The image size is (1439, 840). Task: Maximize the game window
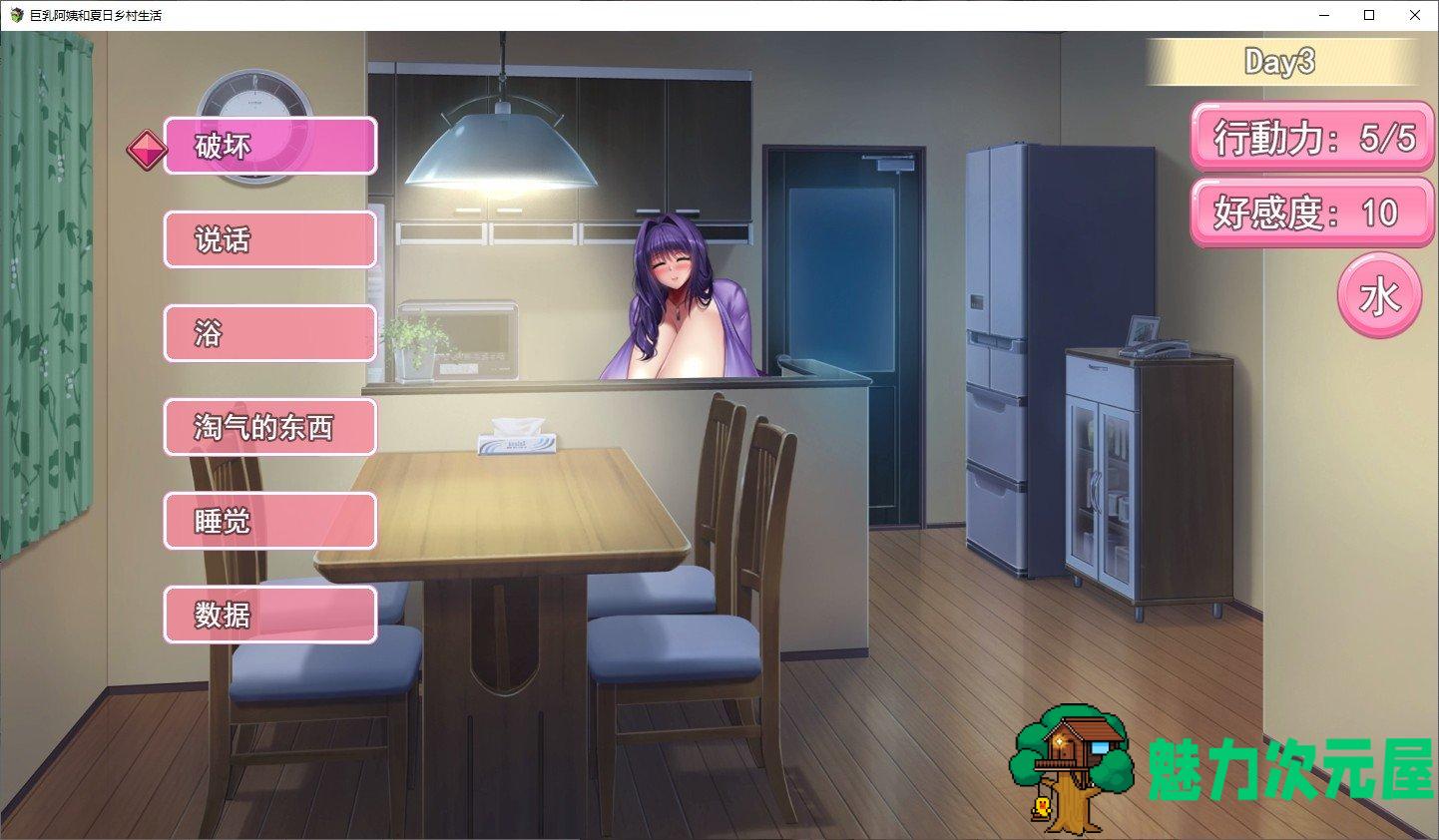[x=1369, y=15]
